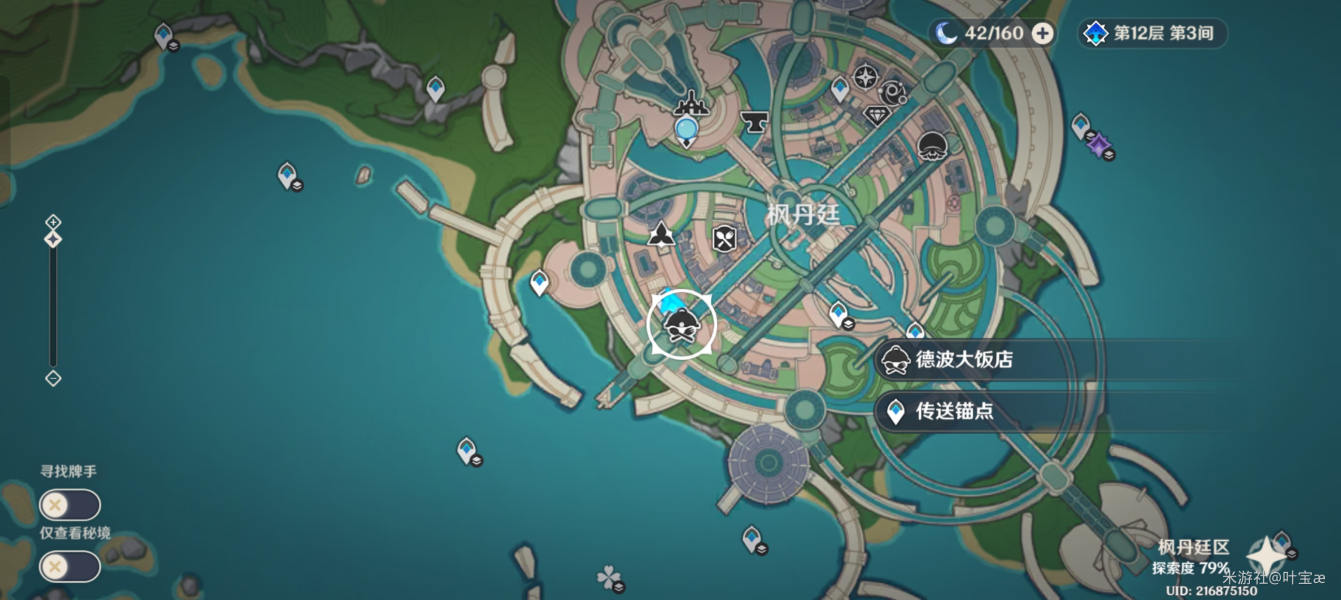Zoom out the map with the bottom slider button
Viewport: 1341px width, 600px height.
pyautogui.click(x=53, y=378)
